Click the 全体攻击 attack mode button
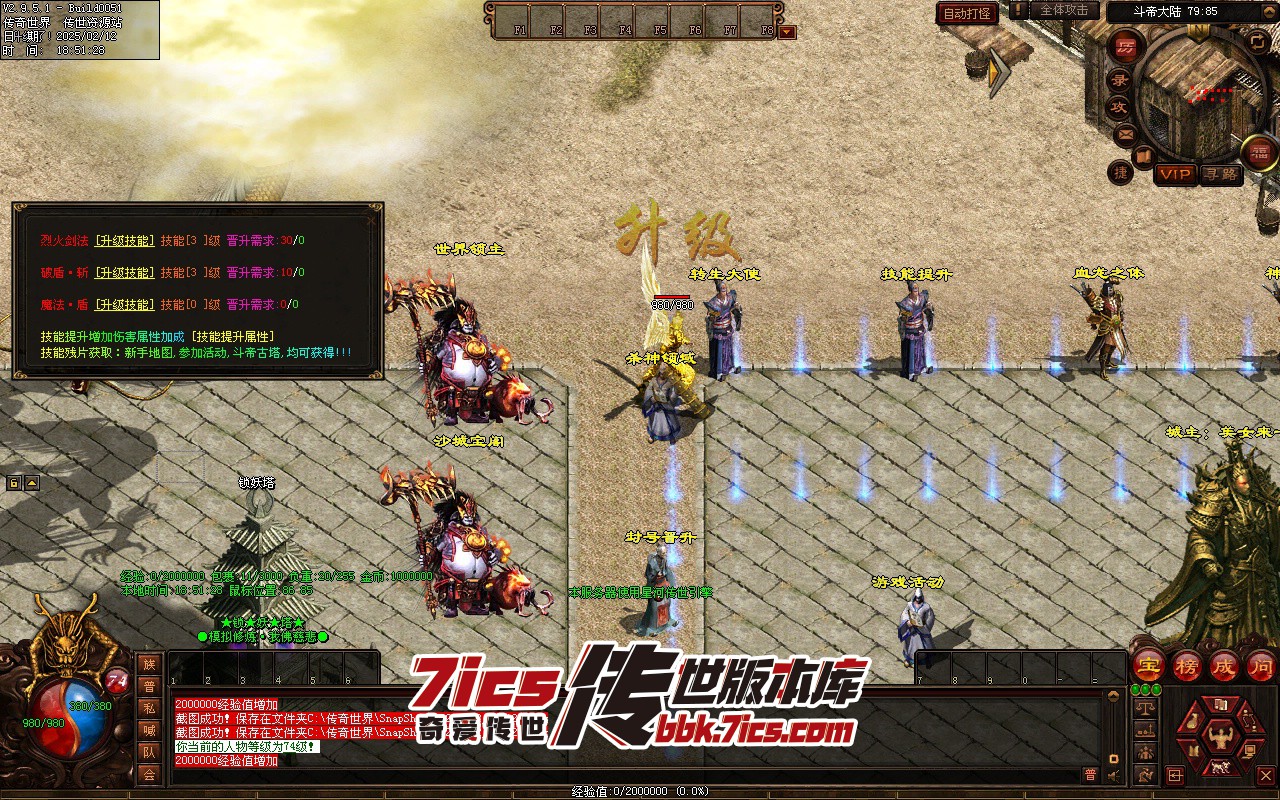This screenshot has width=1280, height=800. pyautogui.click(x=1063, y=10)
